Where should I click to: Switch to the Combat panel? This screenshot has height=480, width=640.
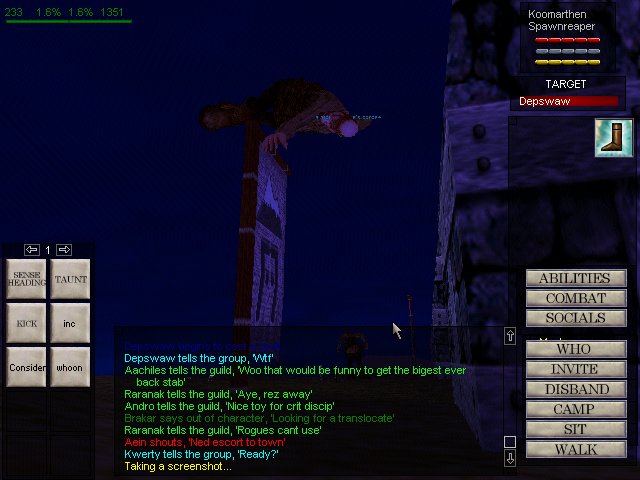(576, 298)
